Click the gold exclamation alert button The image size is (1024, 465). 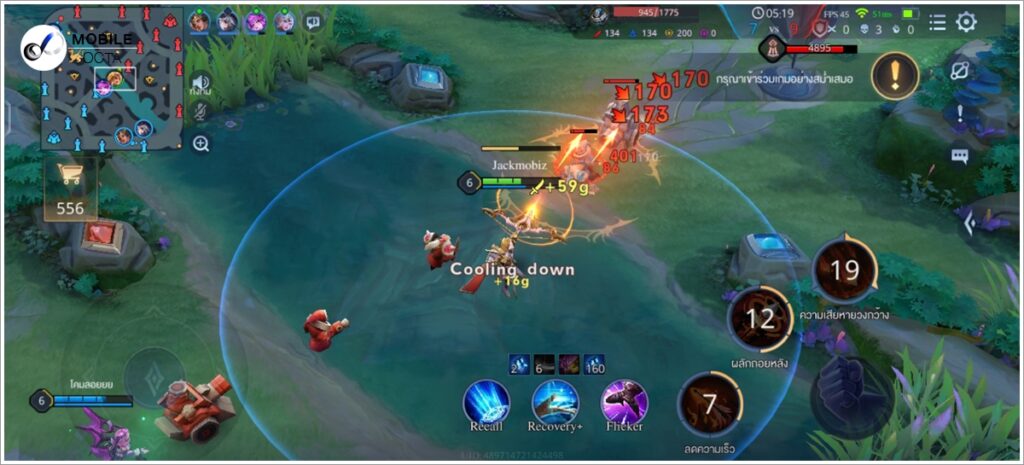pyautogui.click(x=895, y=77)
